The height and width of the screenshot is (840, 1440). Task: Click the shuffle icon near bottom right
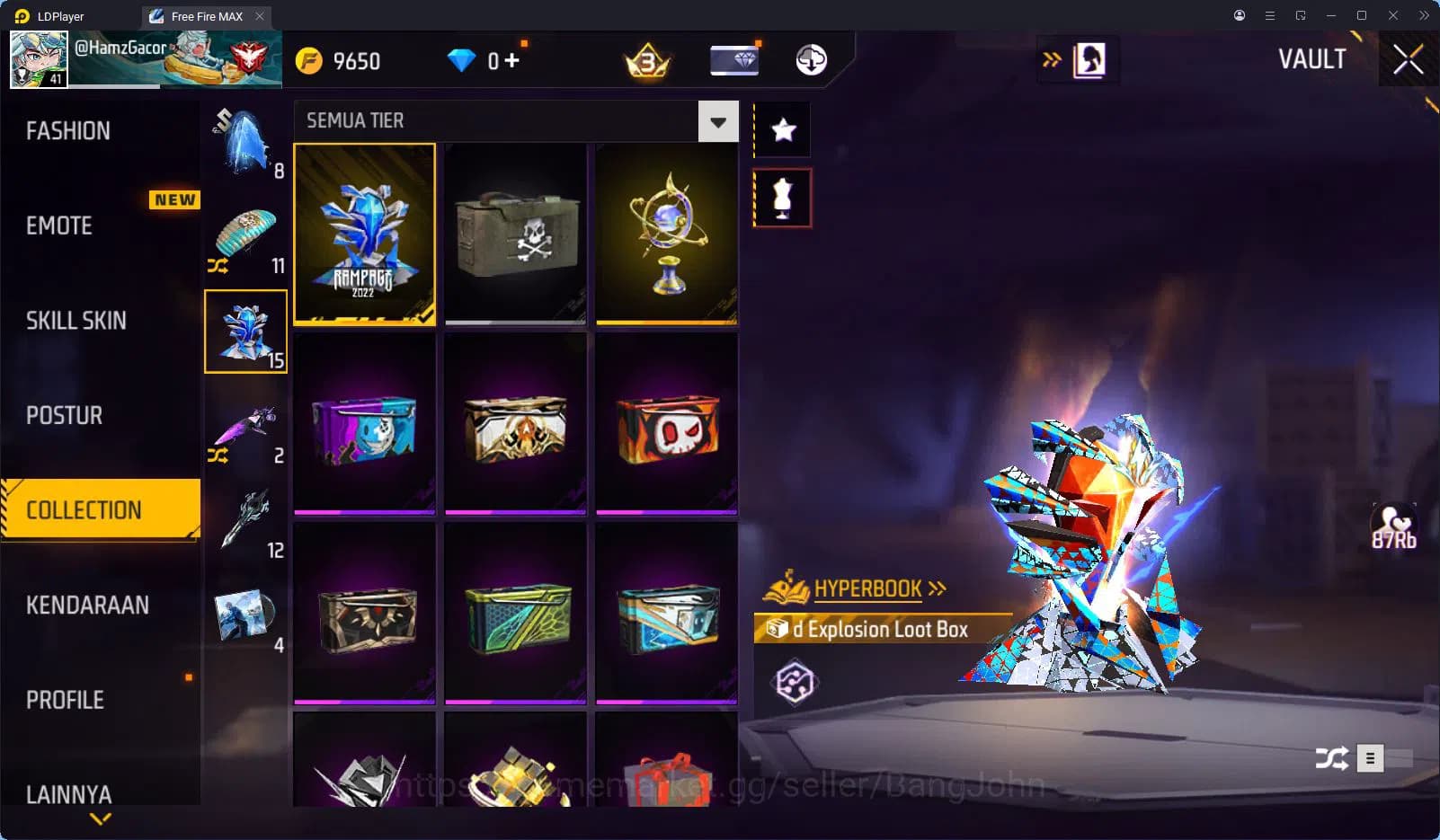[x=1334, y=758]
